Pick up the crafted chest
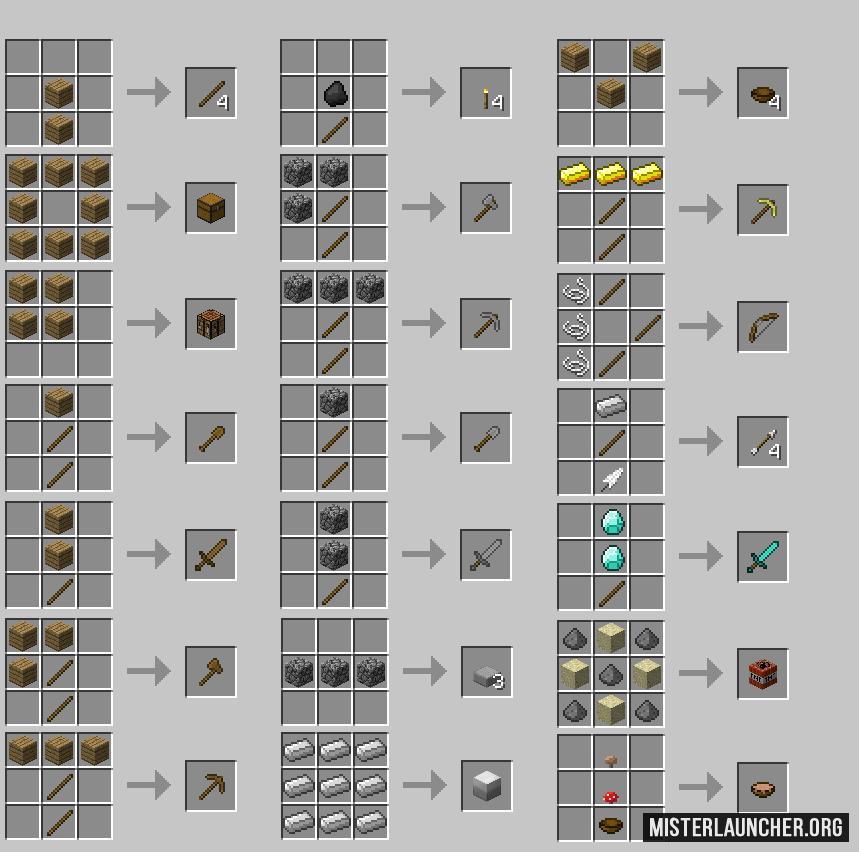Screen dimensions: 859x852 (211, 208)
